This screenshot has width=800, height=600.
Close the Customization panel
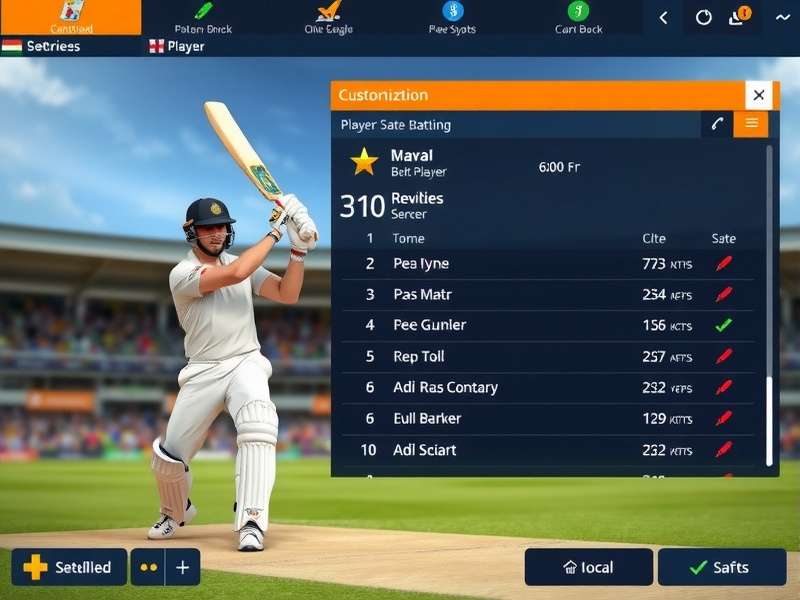[x=759, y=95]
